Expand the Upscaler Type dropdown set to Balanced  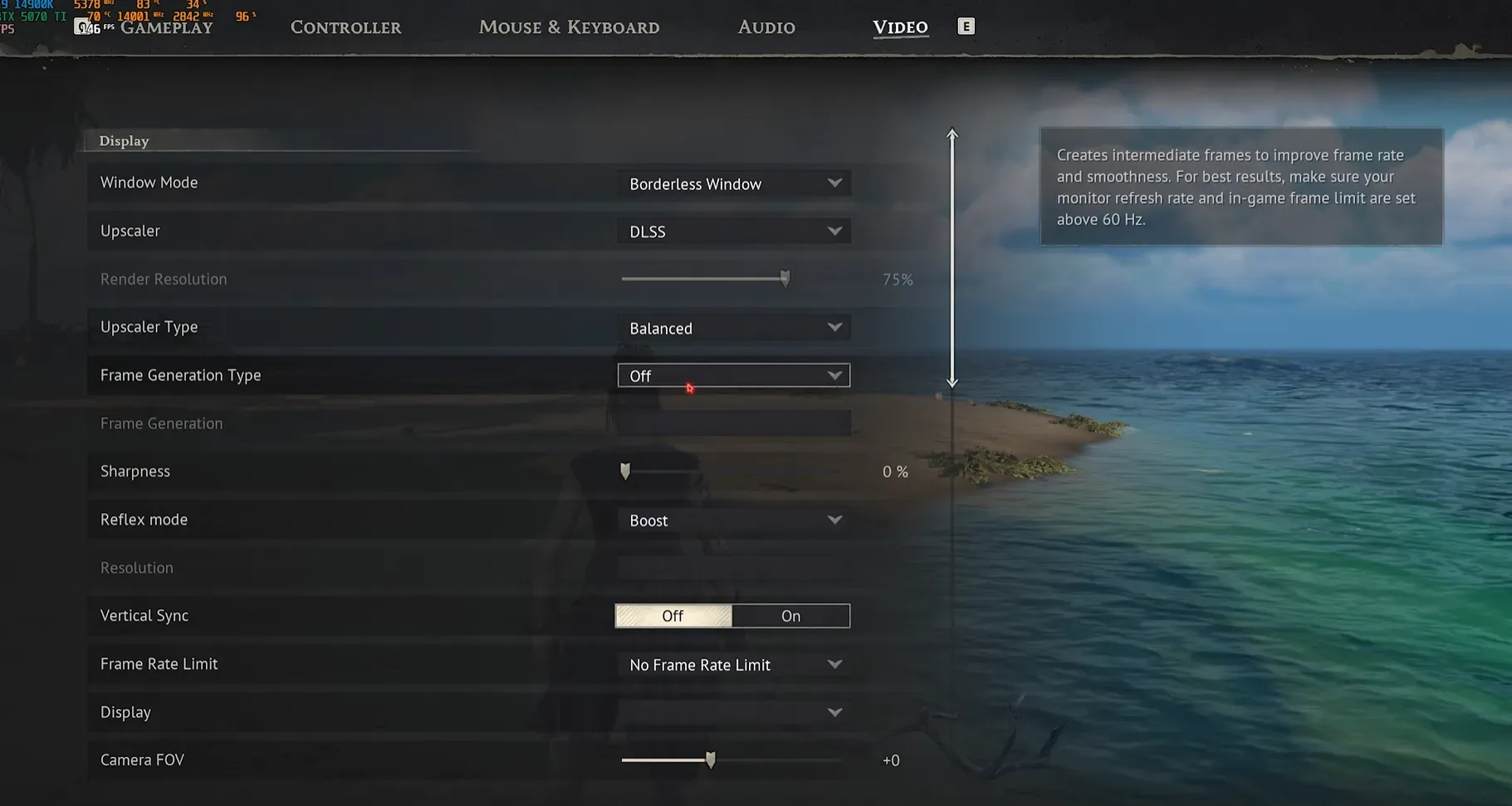pos(733,327)
